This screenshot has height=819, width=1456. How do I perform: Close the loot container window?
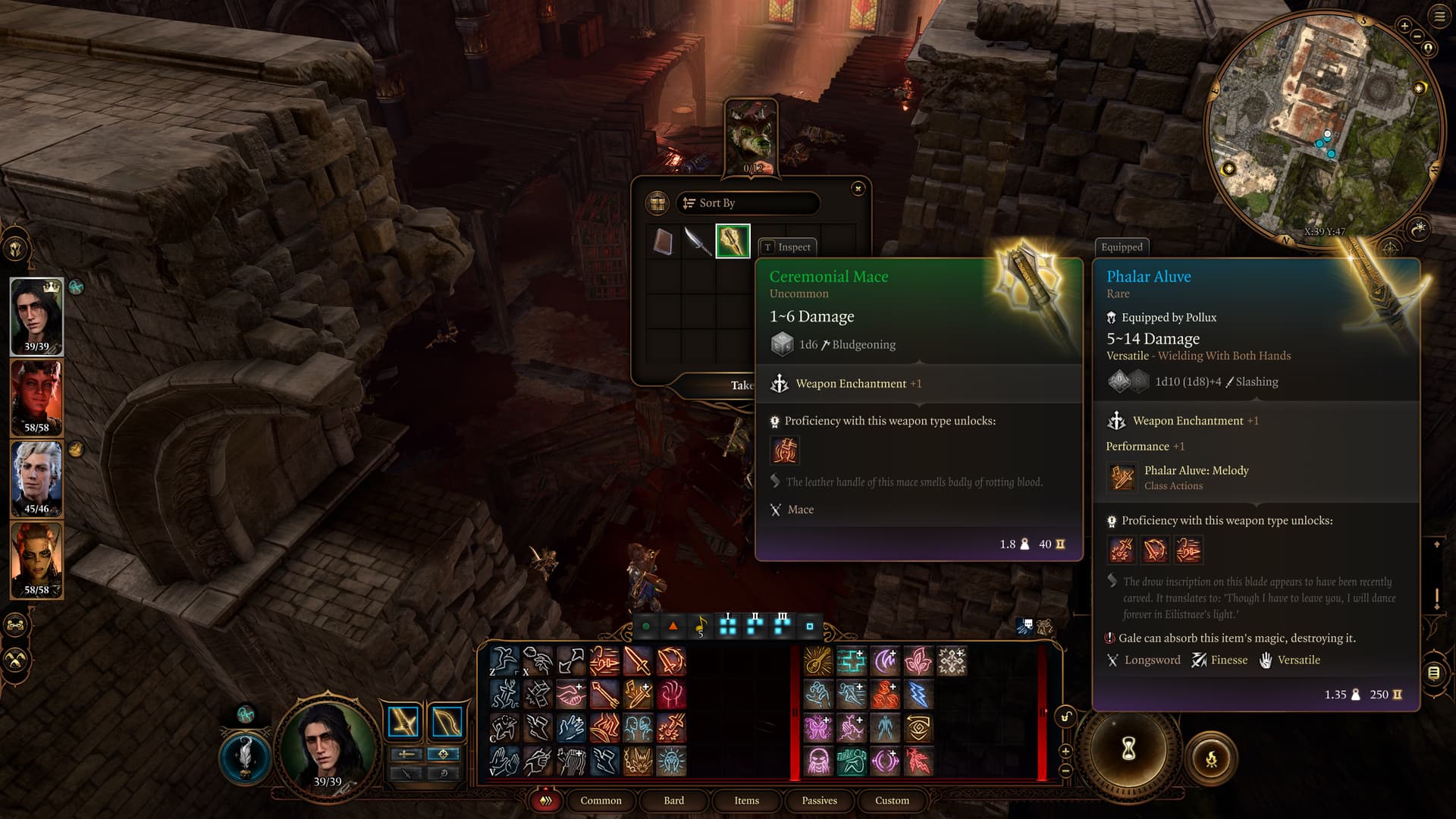pyautogui.click(x=858, y=188)
